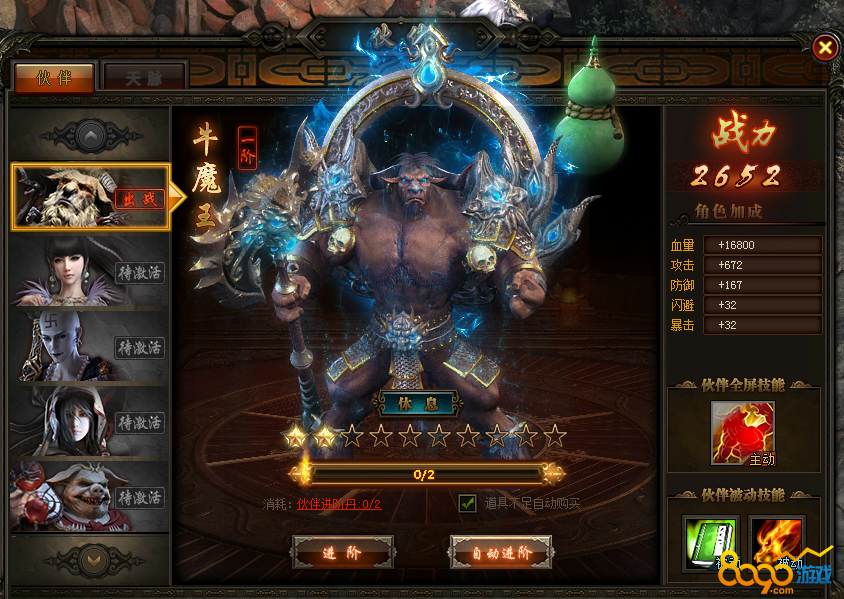844x599 pixels.
Task: Close the companion panel with the X
Action: click(823, 47)
